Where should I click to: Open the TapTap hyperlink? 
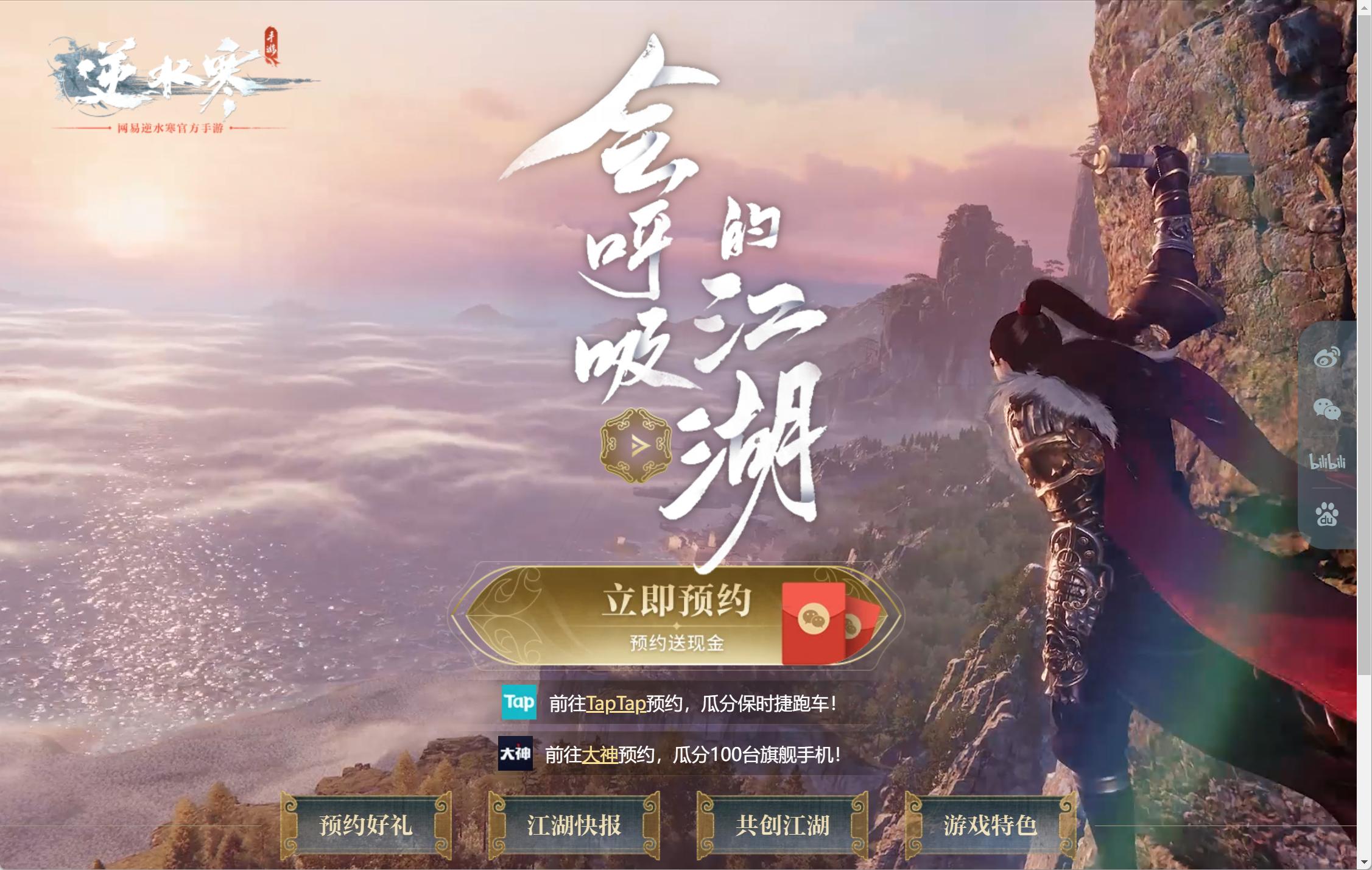615,704
